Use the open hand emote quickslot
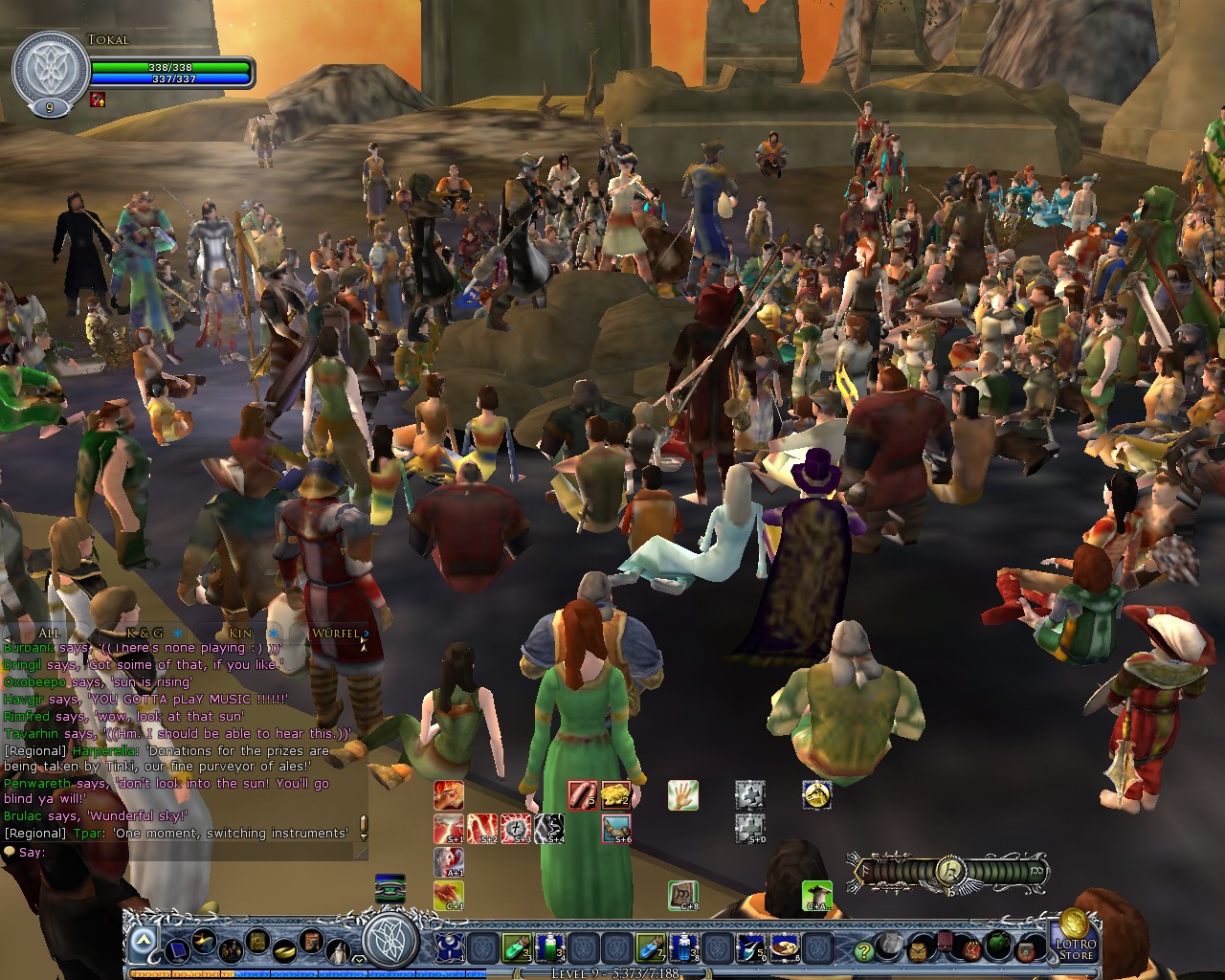1225x980 pixels. 682,794
